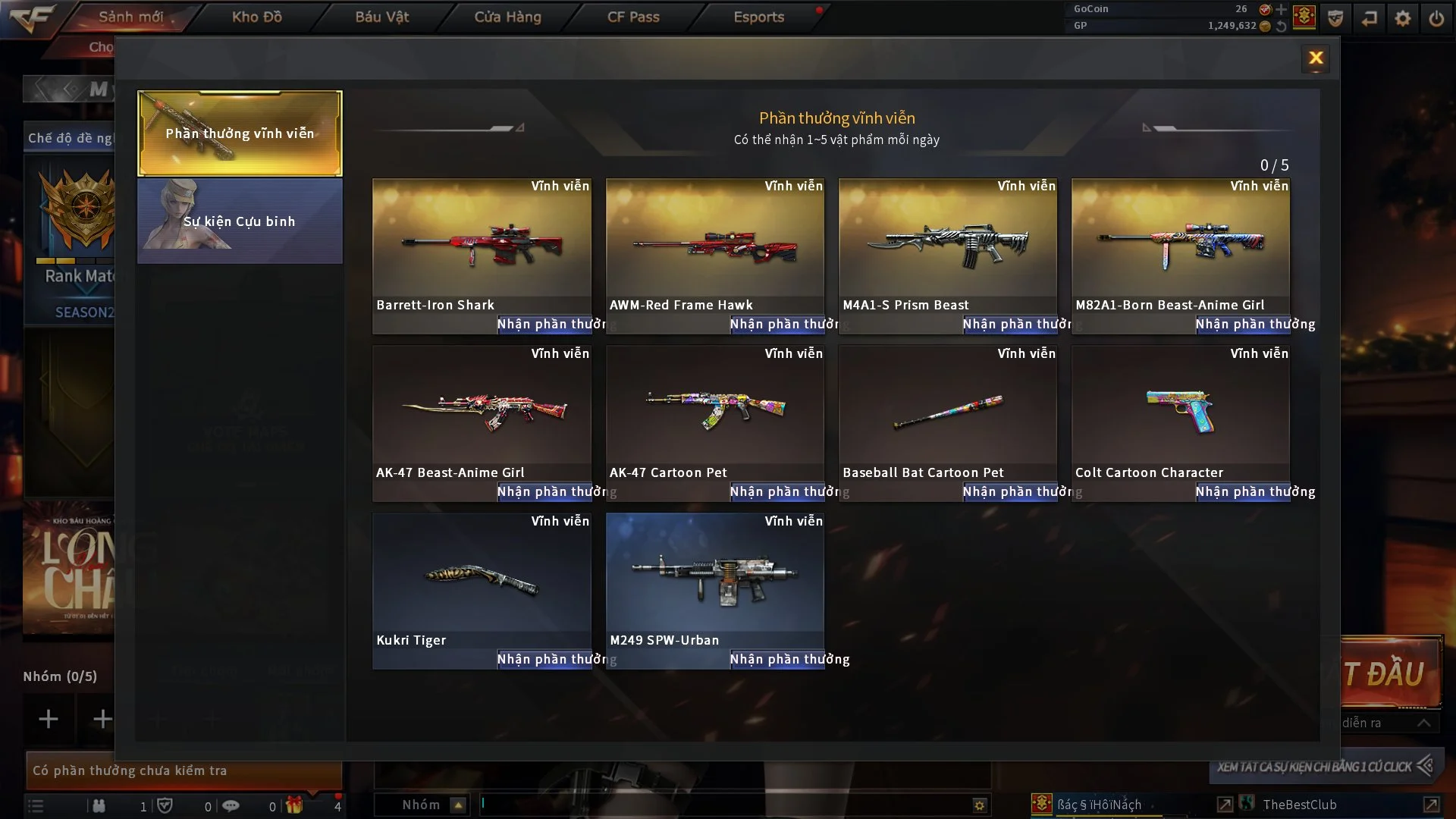
Task: Open the chat bubble icon showing 0
Action: point(231,806)
